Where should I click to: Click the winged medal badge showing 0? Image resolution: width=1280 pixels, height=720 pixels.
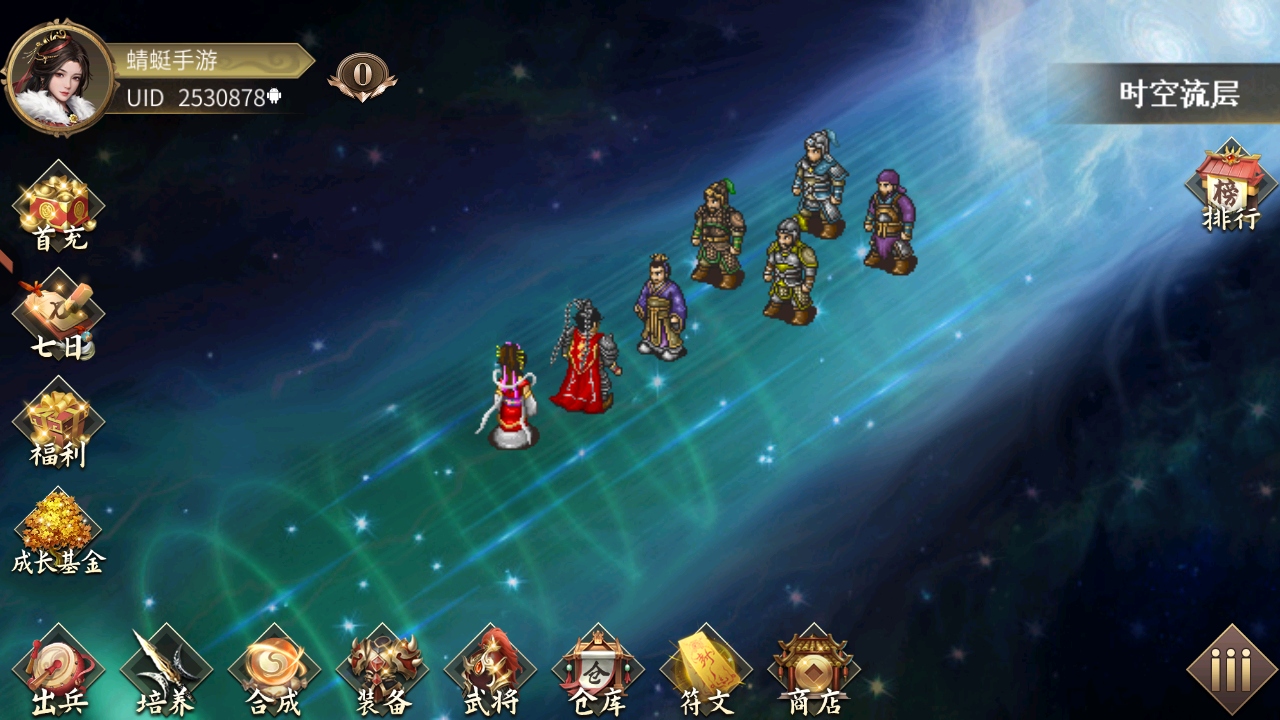point(362,75)
